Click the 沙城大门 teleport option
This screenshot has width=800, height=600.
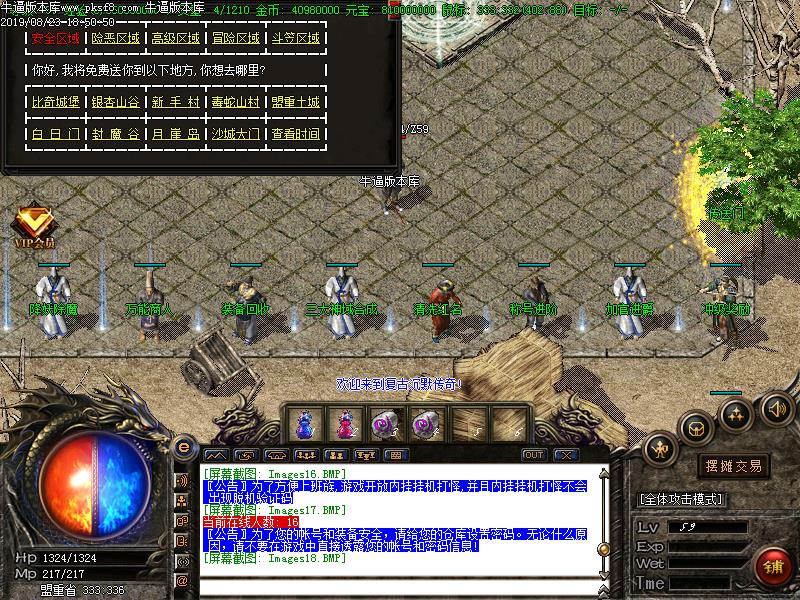coord(235,134)
